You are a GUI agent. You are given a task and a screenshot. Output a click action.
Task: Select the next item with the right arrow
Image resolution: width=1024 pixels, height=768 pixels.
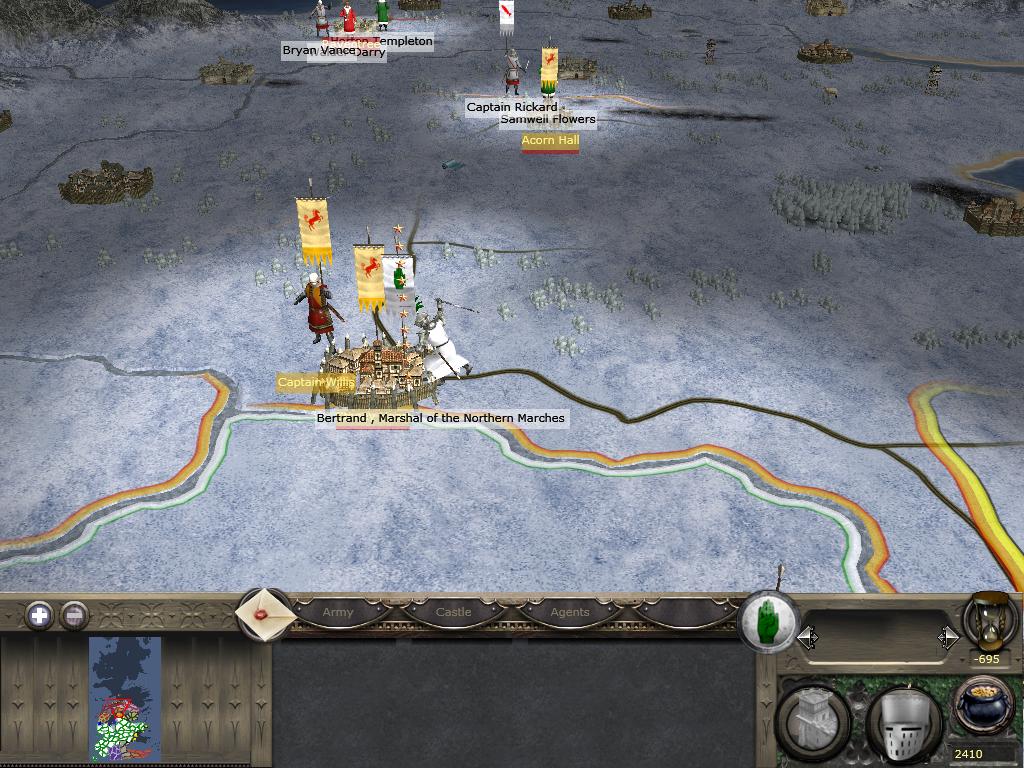(x=948, y=637)
